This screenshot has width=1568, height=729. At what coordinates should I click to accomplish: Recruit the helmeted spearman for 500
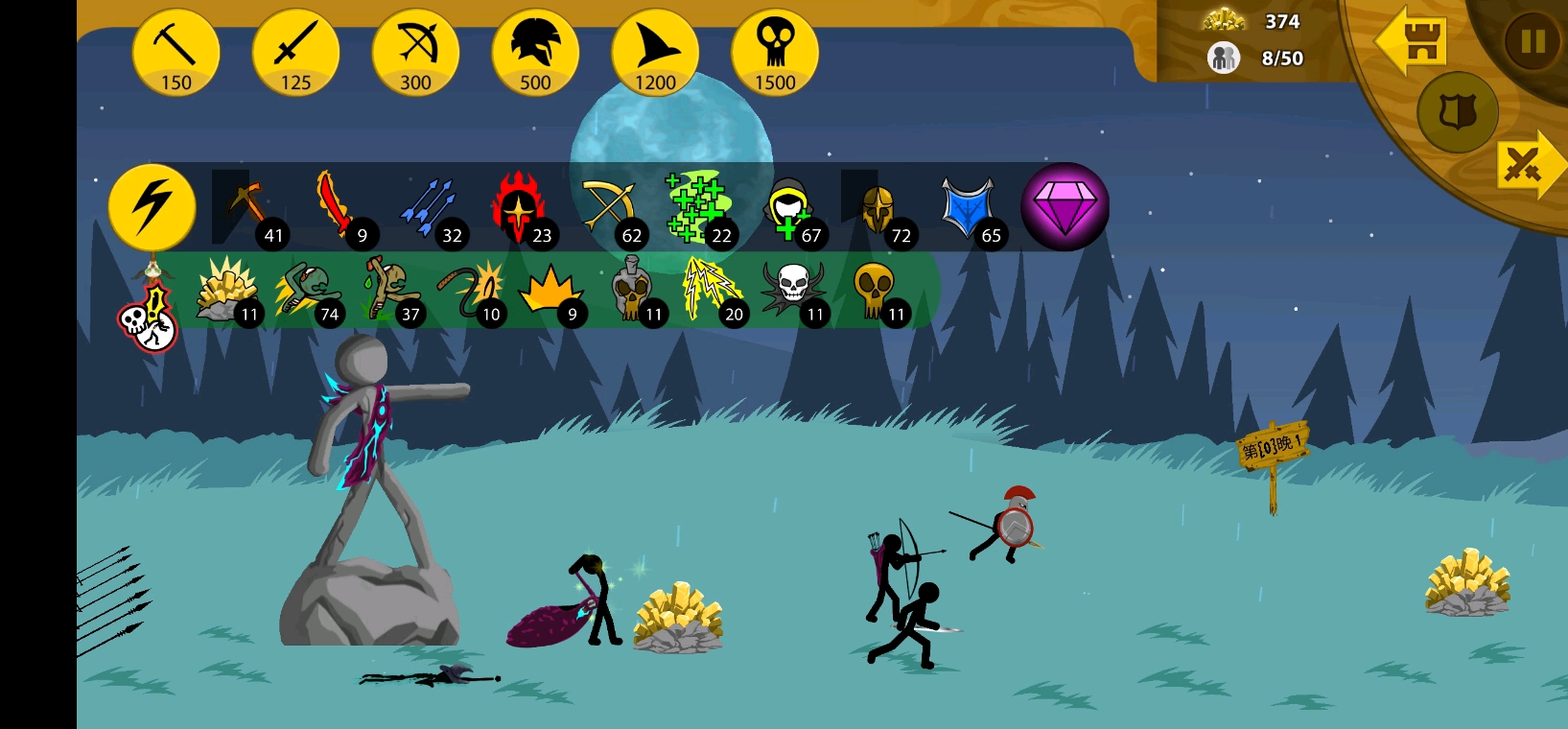pyautogui.click(x=535, y=53)
